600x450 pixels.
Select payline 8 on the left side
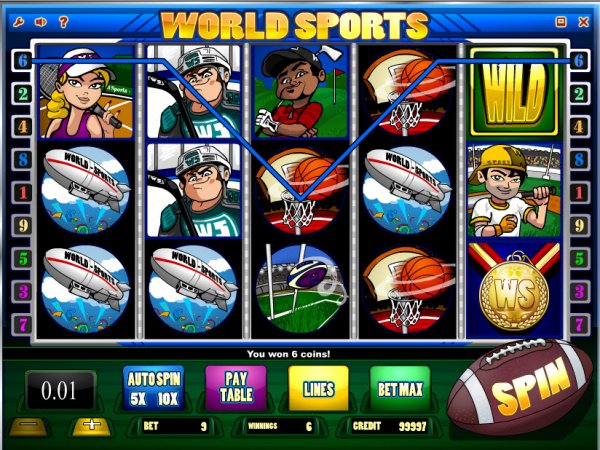click(x=21, y=160)
